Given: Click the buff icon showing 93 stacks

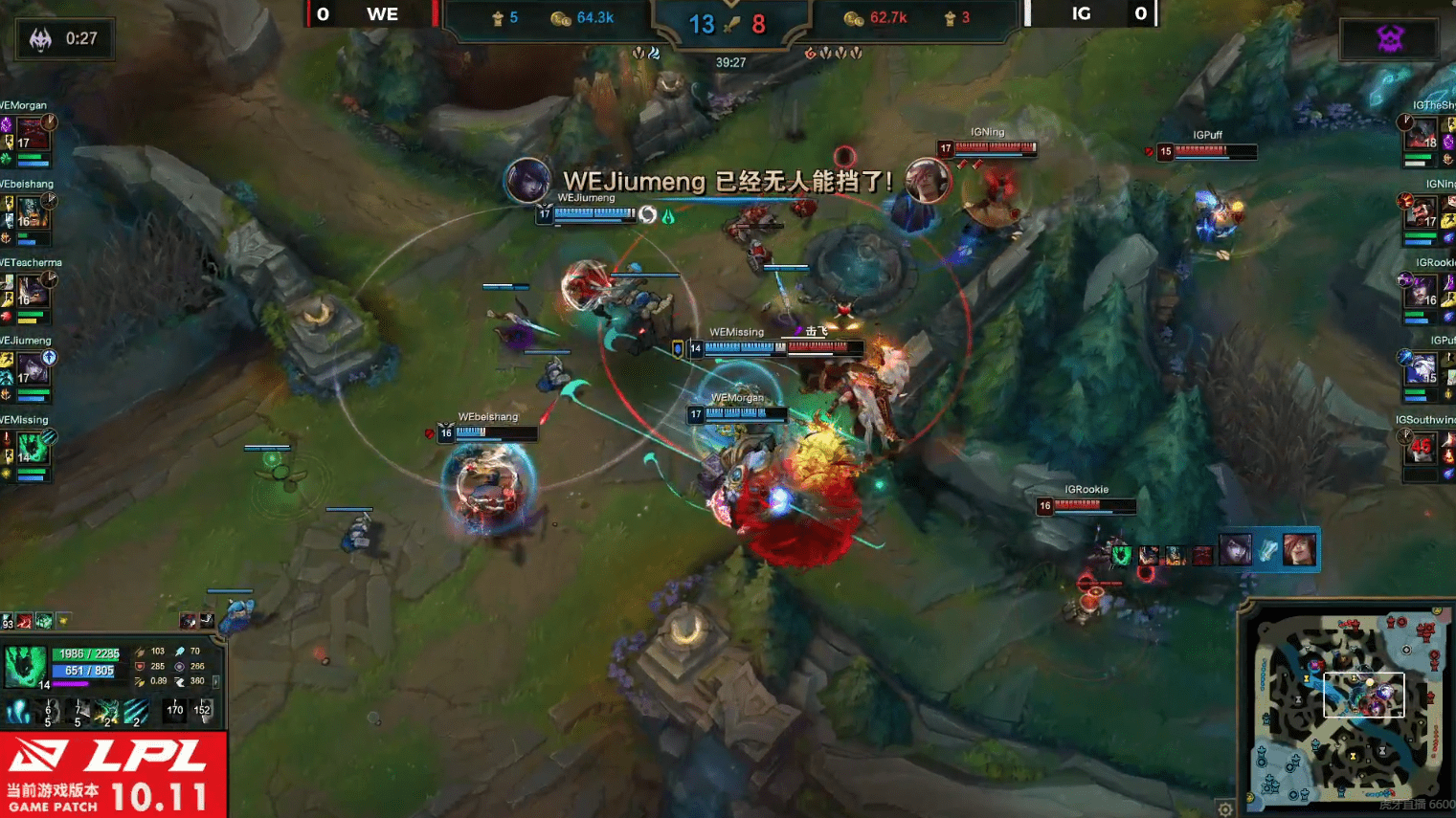Looking at the screenshot, I should (x=8, y=622).
